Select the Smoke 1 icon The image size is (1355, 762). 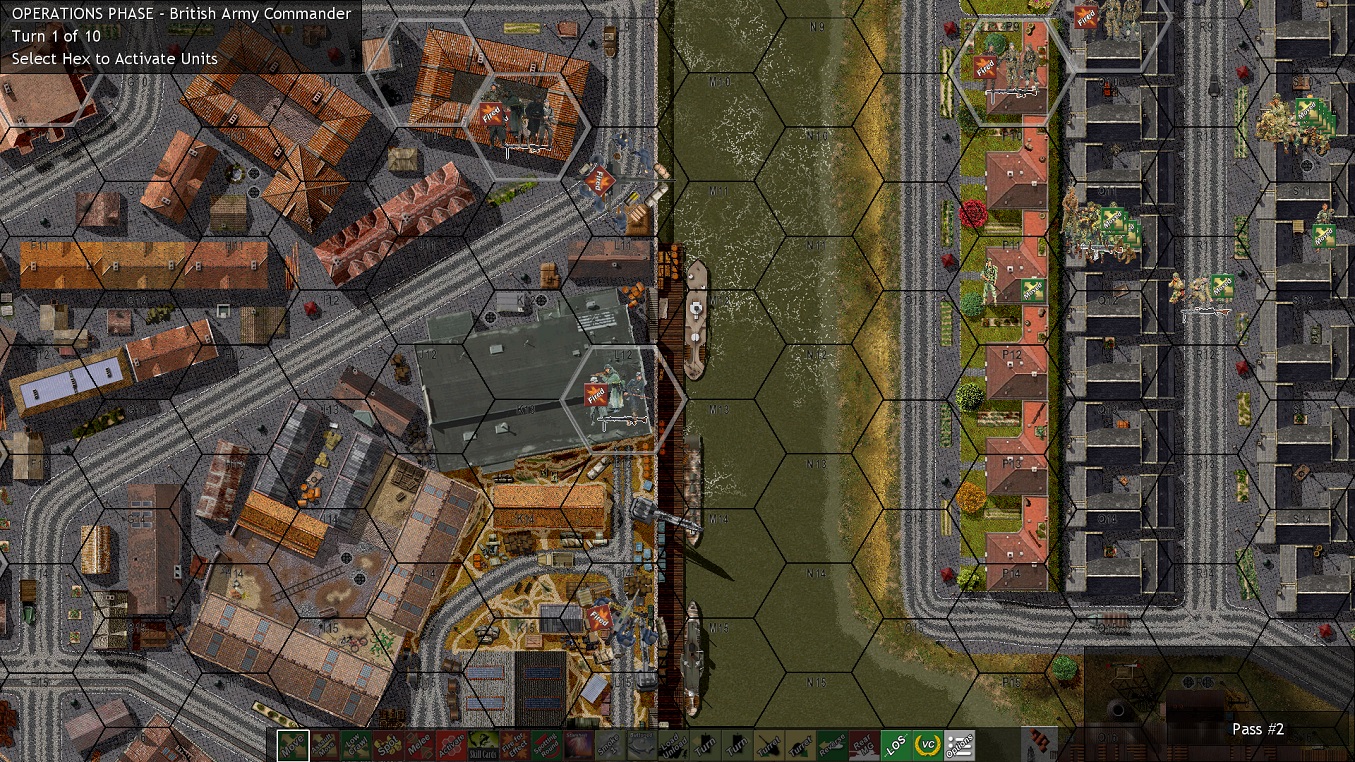[x=610, y=744]
